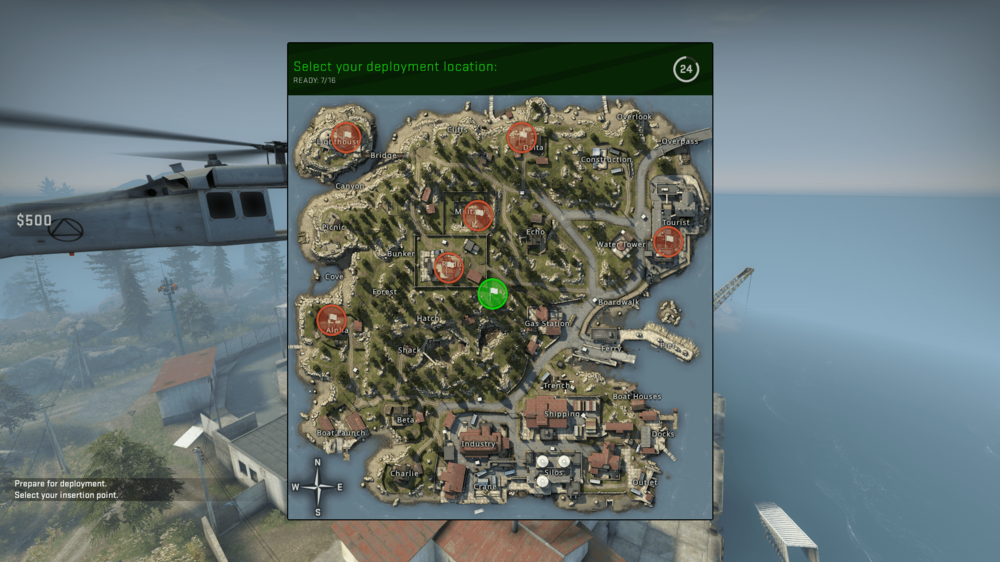Pick the Beta location on the map

tap(405, 419)
